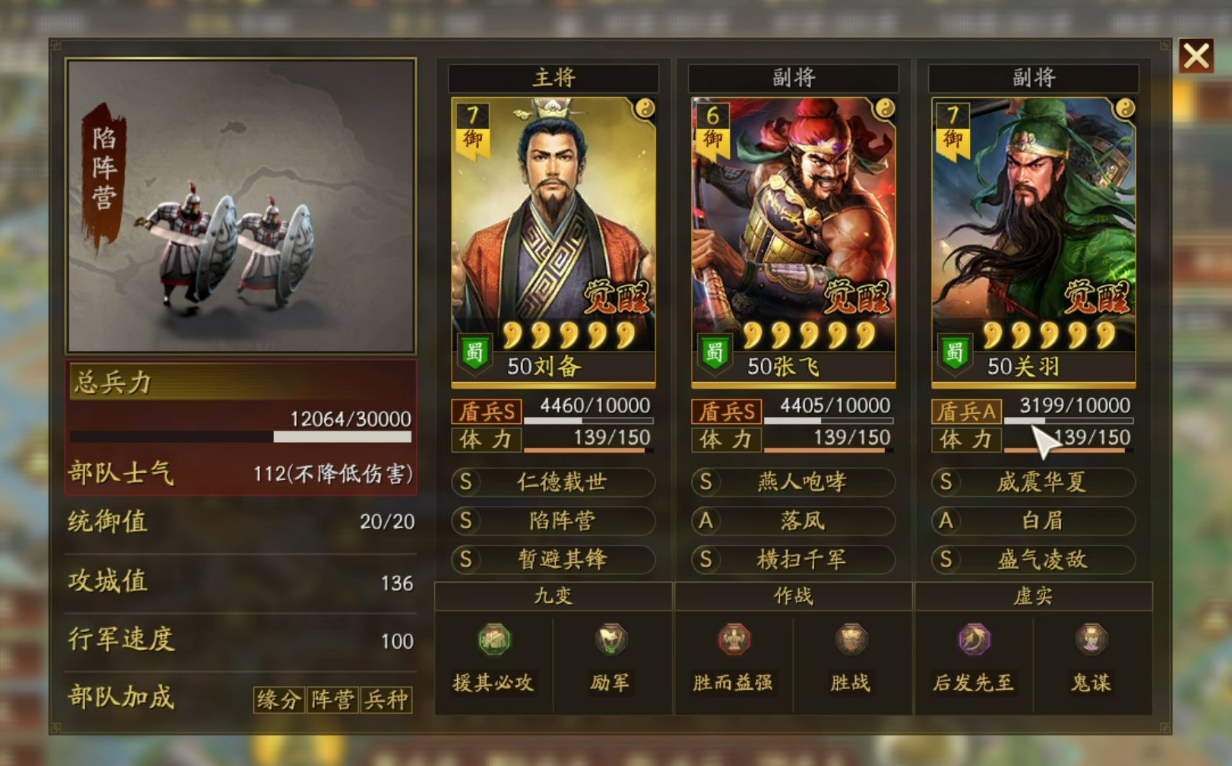This screenshot has width=1232, height=766.
Task: View the 横扫千军 skill
Action: [x=794, y=559]
